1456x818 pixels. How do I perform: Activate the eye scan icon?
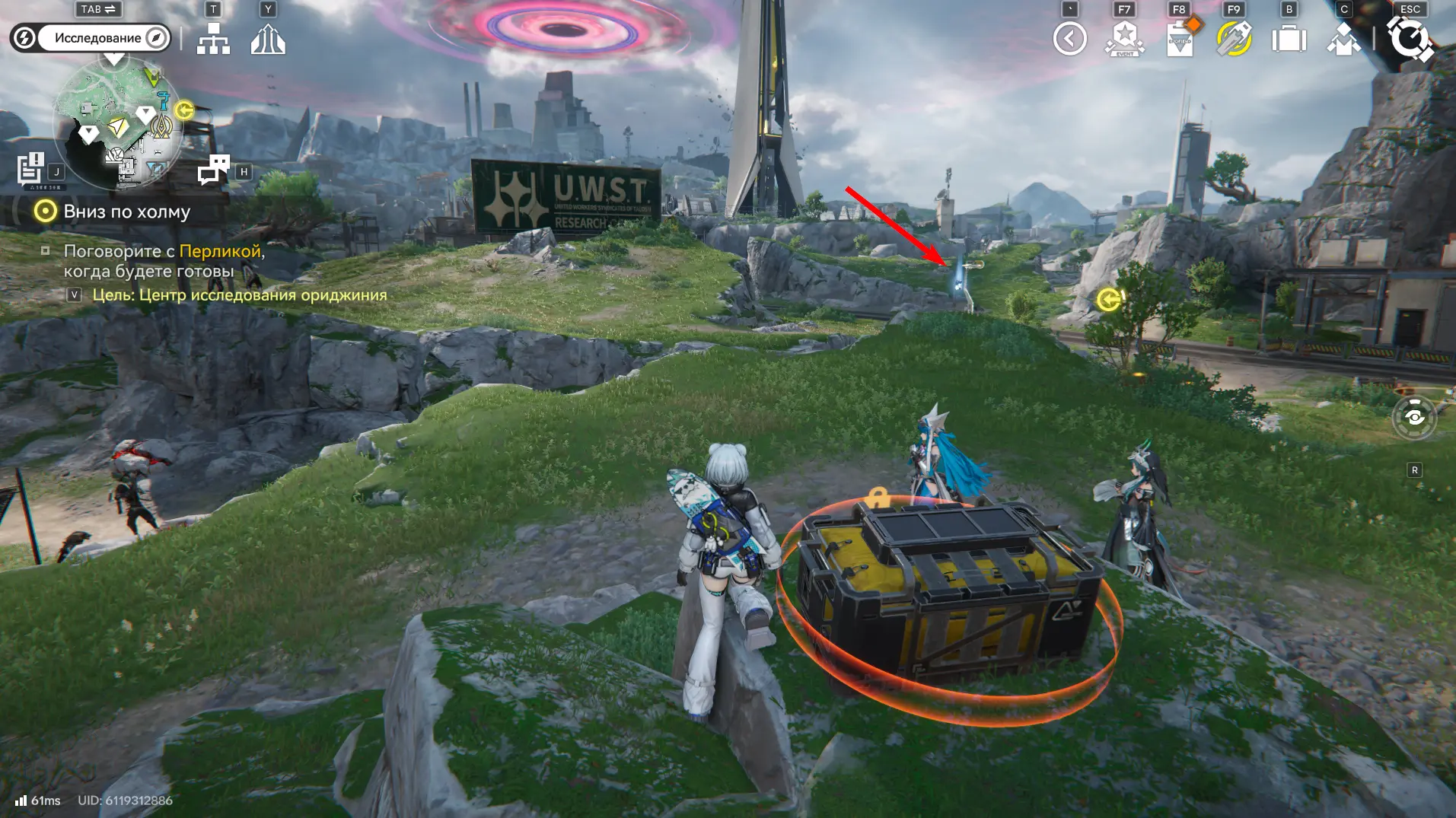coord(1414,417)
